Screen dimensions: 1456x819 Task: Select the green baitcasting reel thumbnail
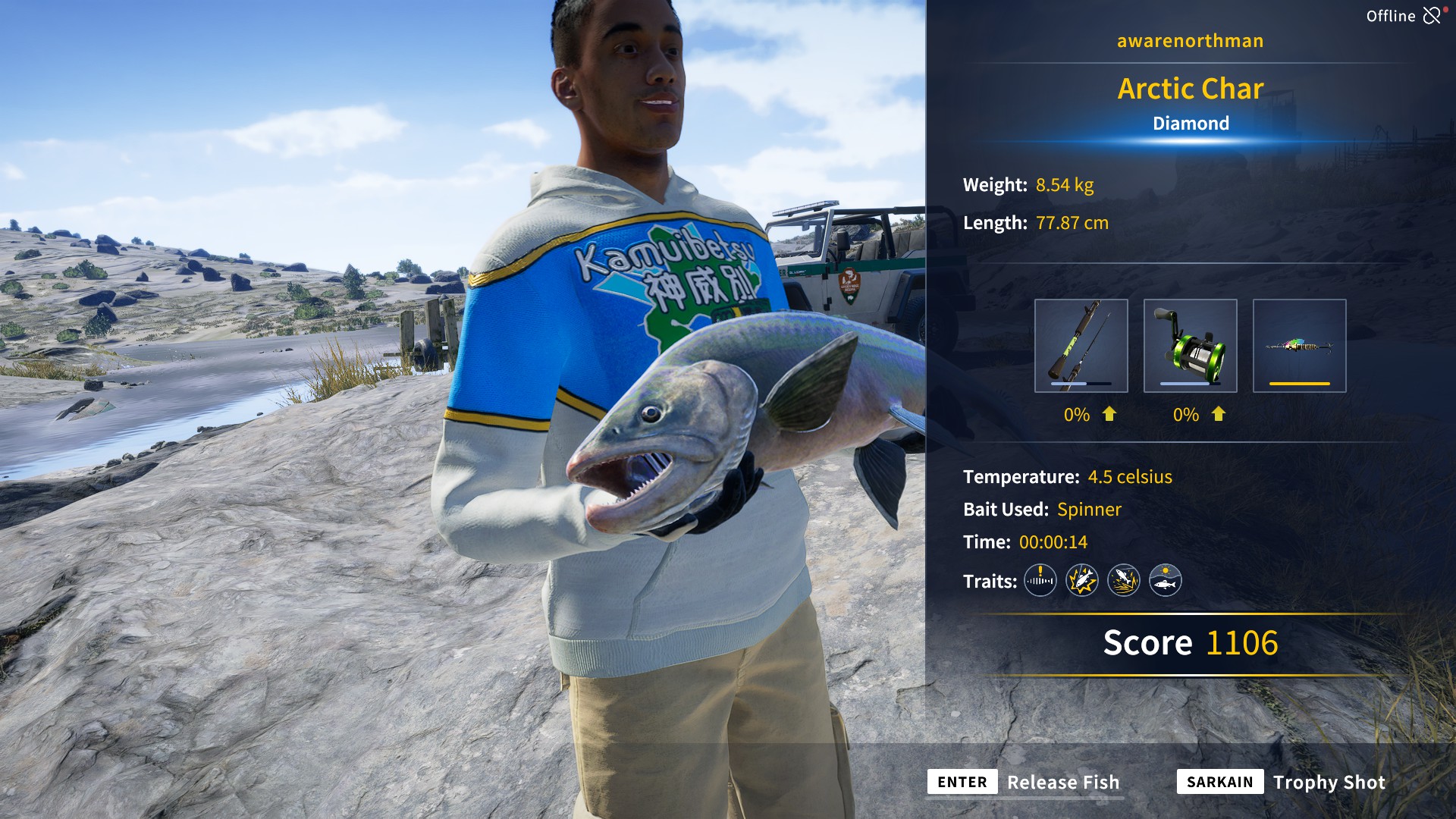pos(1191,346)
